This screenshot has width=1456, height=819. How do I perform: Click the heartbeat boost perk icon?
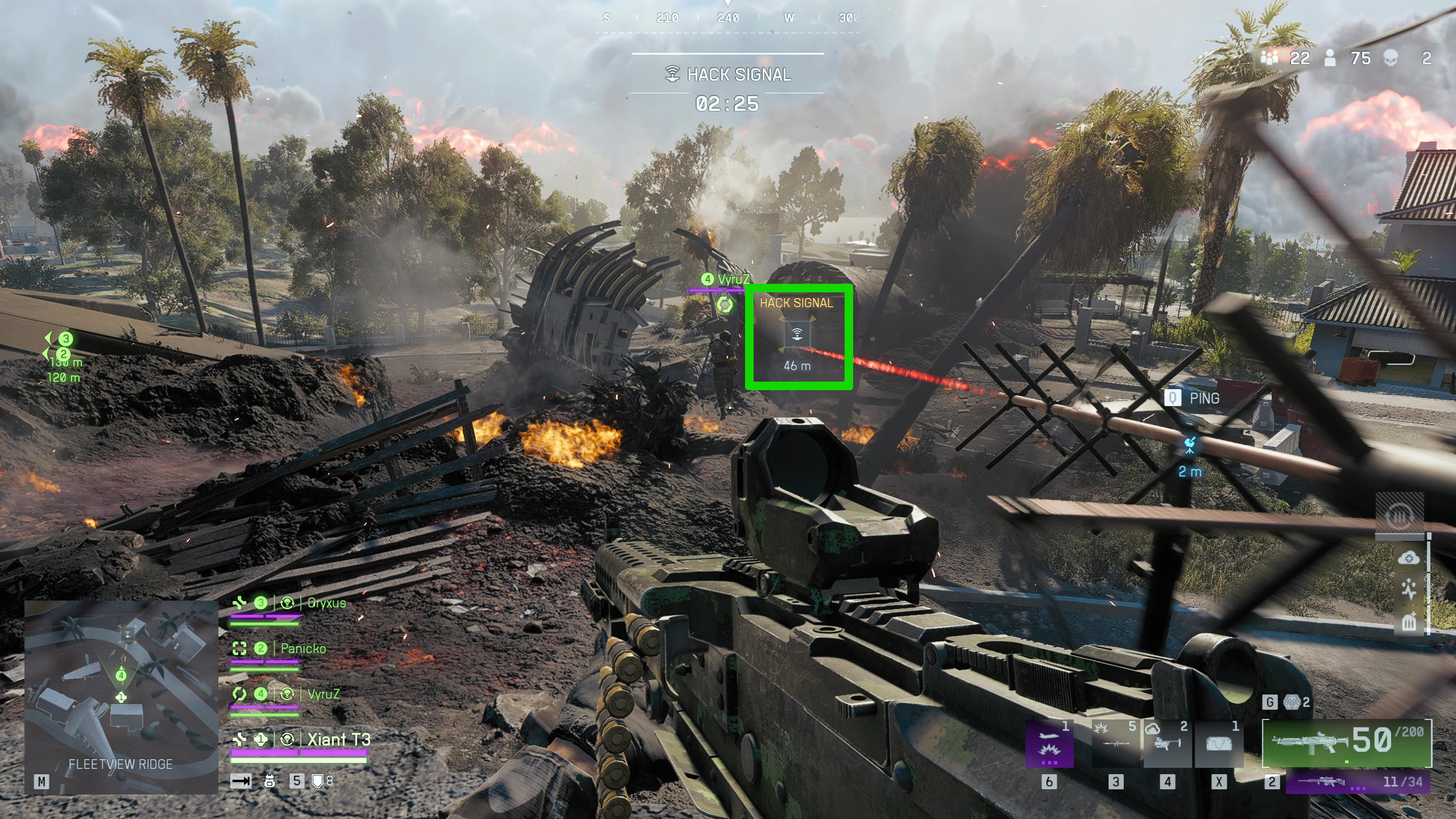point(1408,590)
